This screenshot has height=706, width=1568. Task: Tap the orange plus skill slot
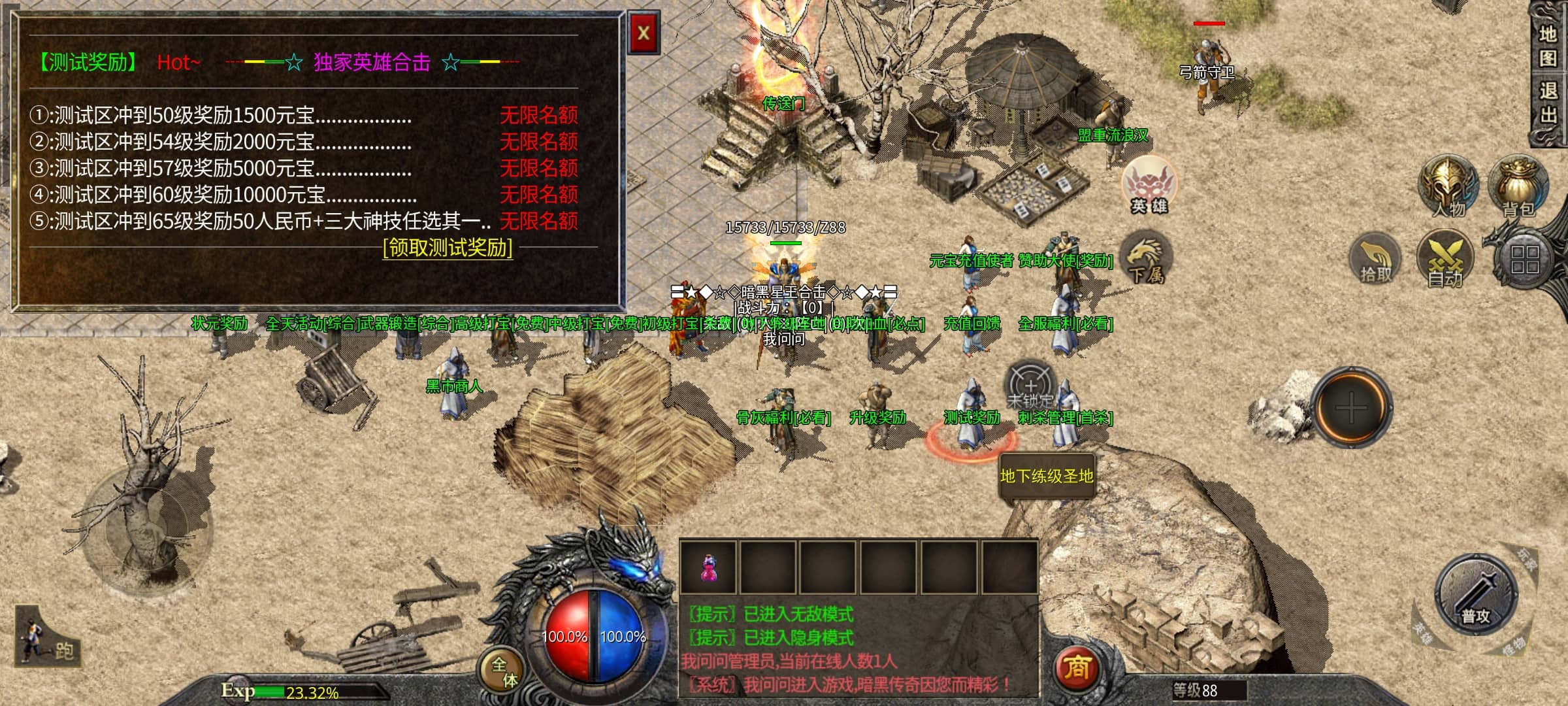(1351, 408)
